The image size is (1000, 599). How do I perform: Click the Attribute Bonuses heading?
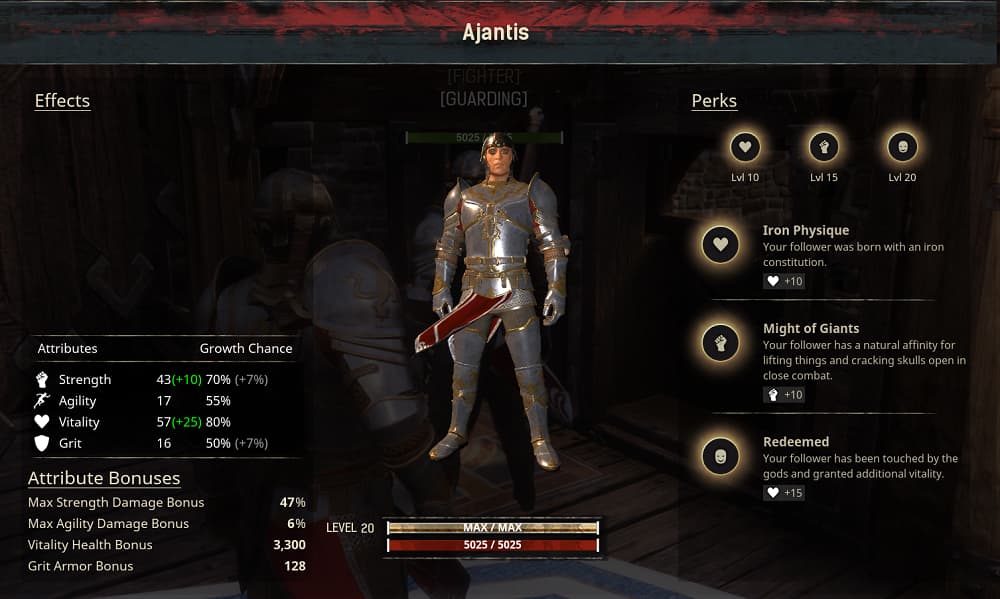coord(104,478)
